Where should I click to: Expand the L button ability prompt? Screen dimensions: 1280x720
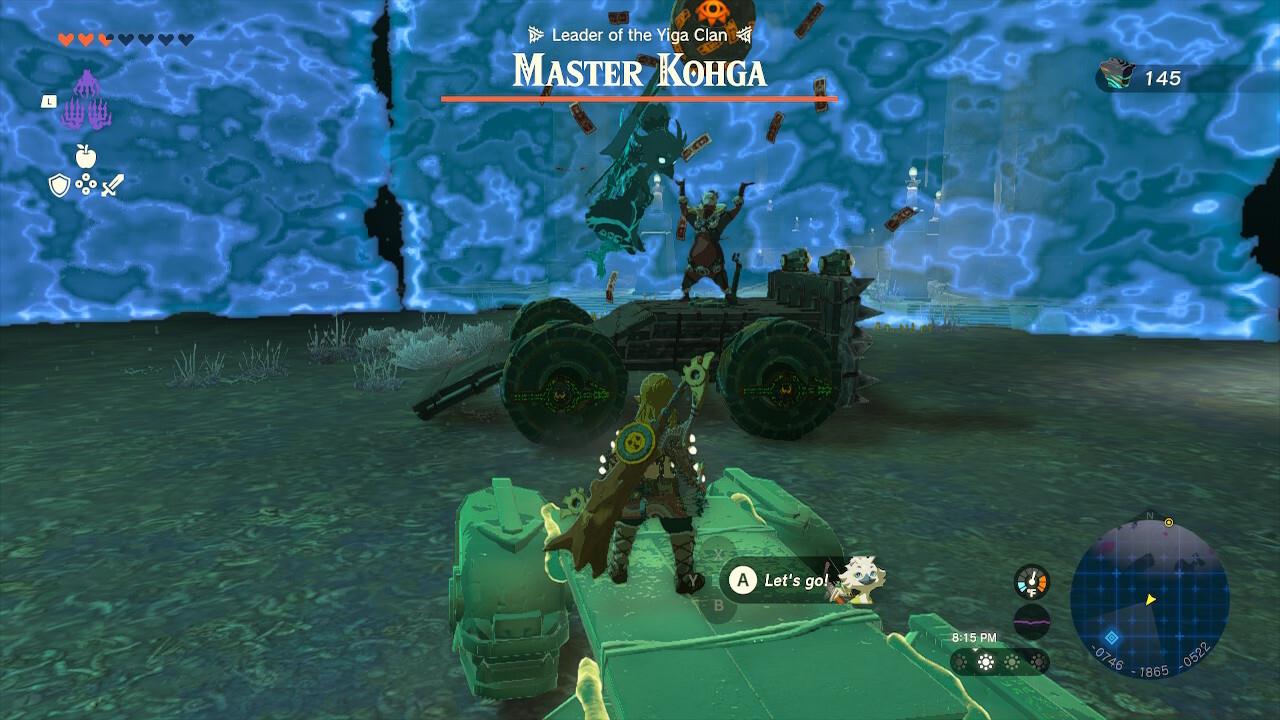pyautogui.click(x=47, y=100)
